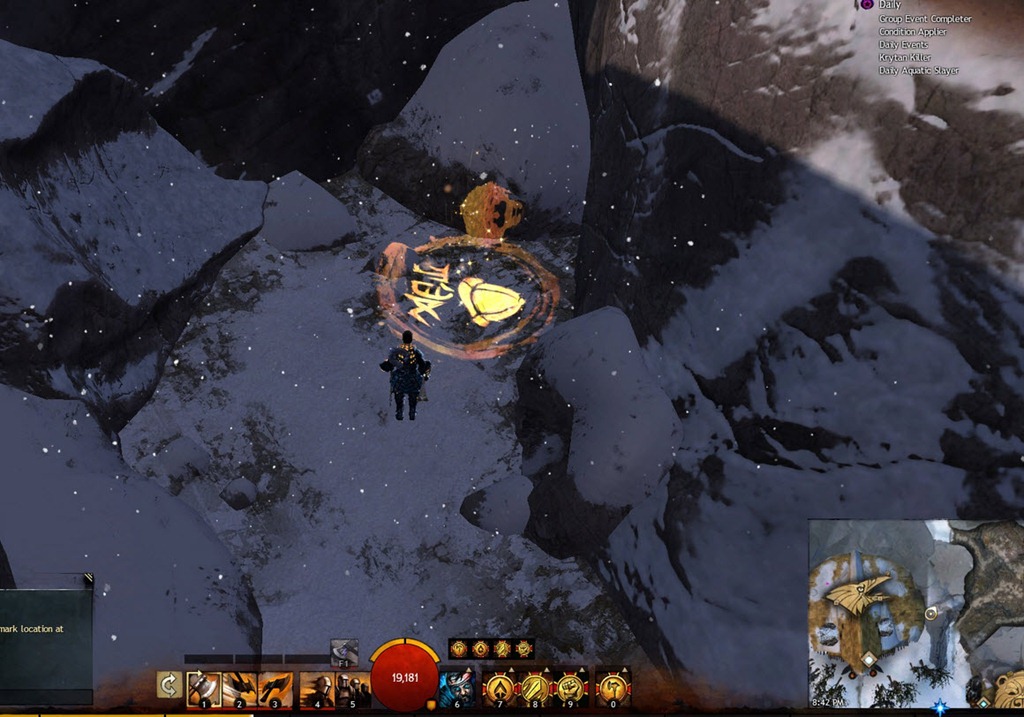1024x717 pixels.
Task: Trigger the elite skill in slot 0
Action: pos(613,688)
